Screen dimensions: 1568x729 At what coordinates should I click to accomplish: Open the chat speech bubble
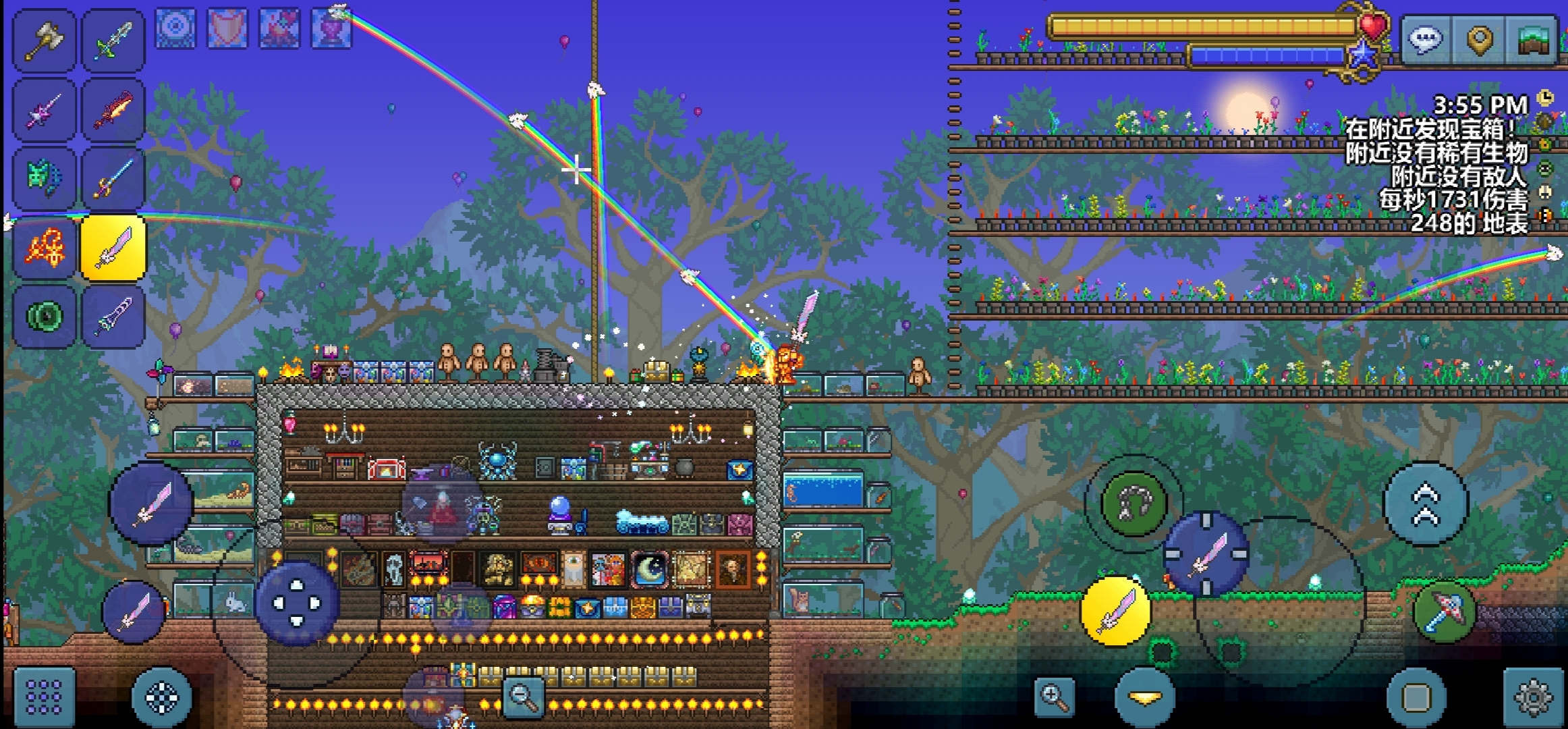(1426, 40)
